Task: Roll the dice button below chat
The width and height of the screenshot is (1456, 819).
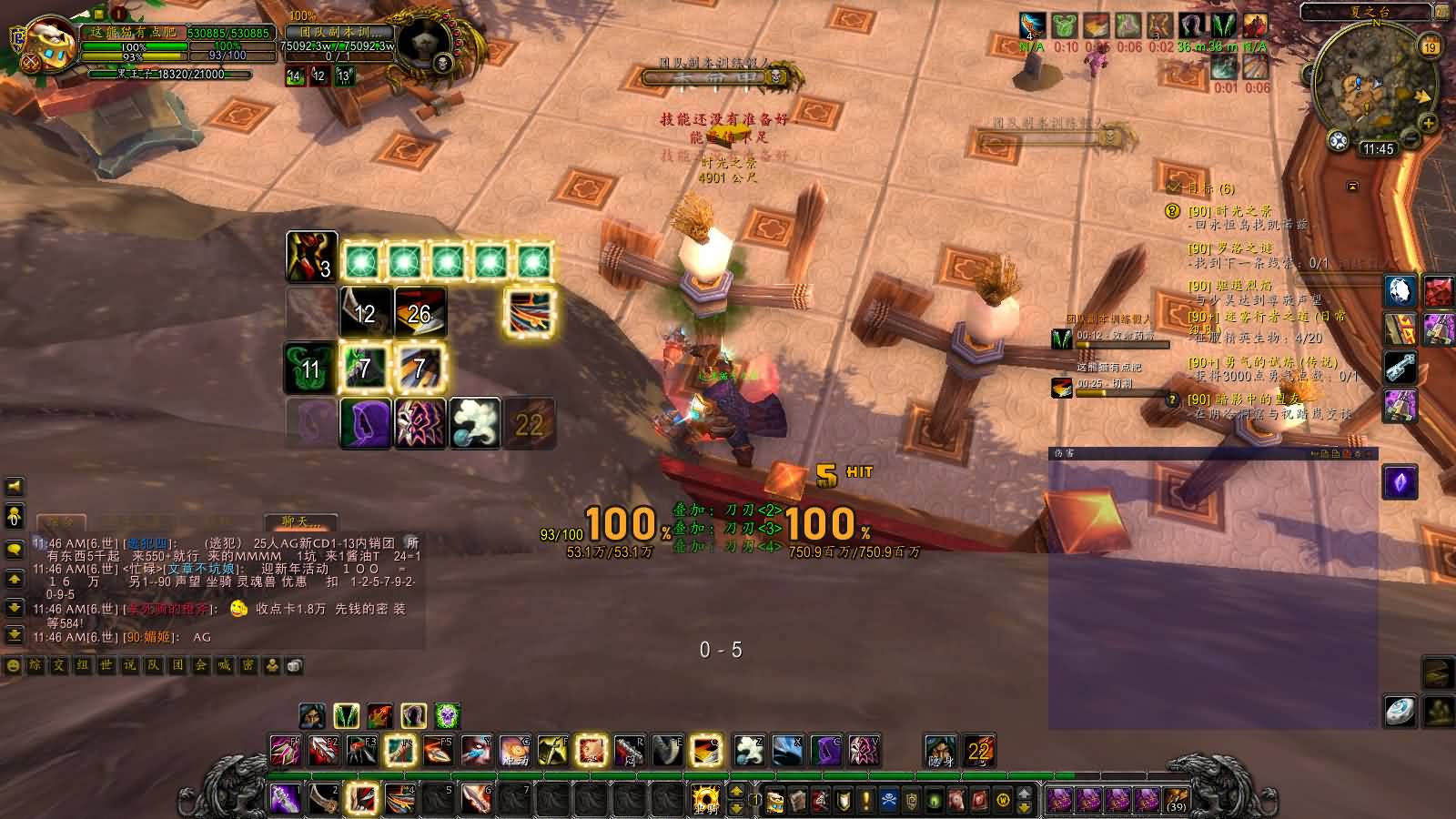Action: click(295, 666)
